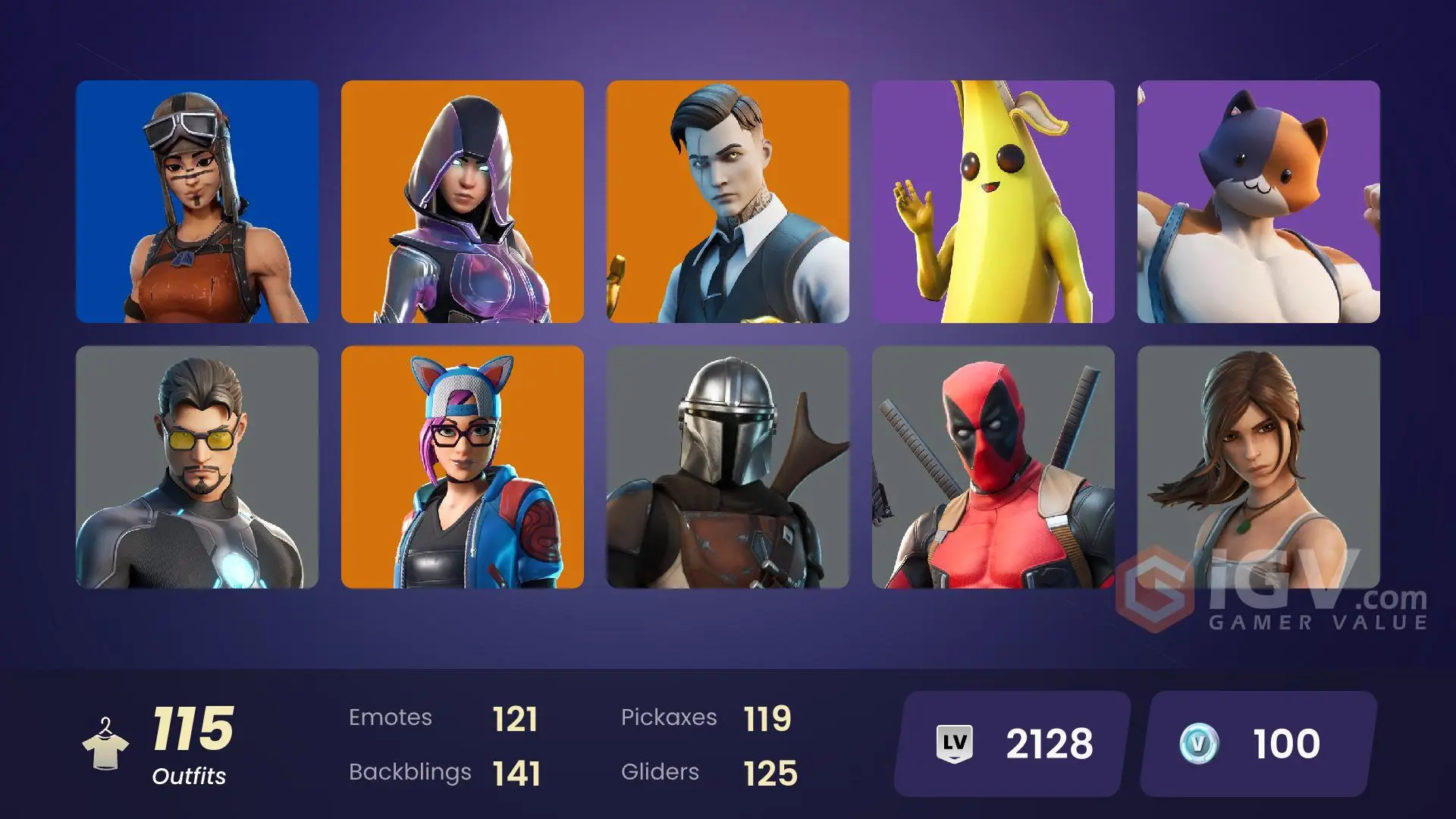
Task: Click the clothes hanger above the shirt icon
Action: (106, 722)
